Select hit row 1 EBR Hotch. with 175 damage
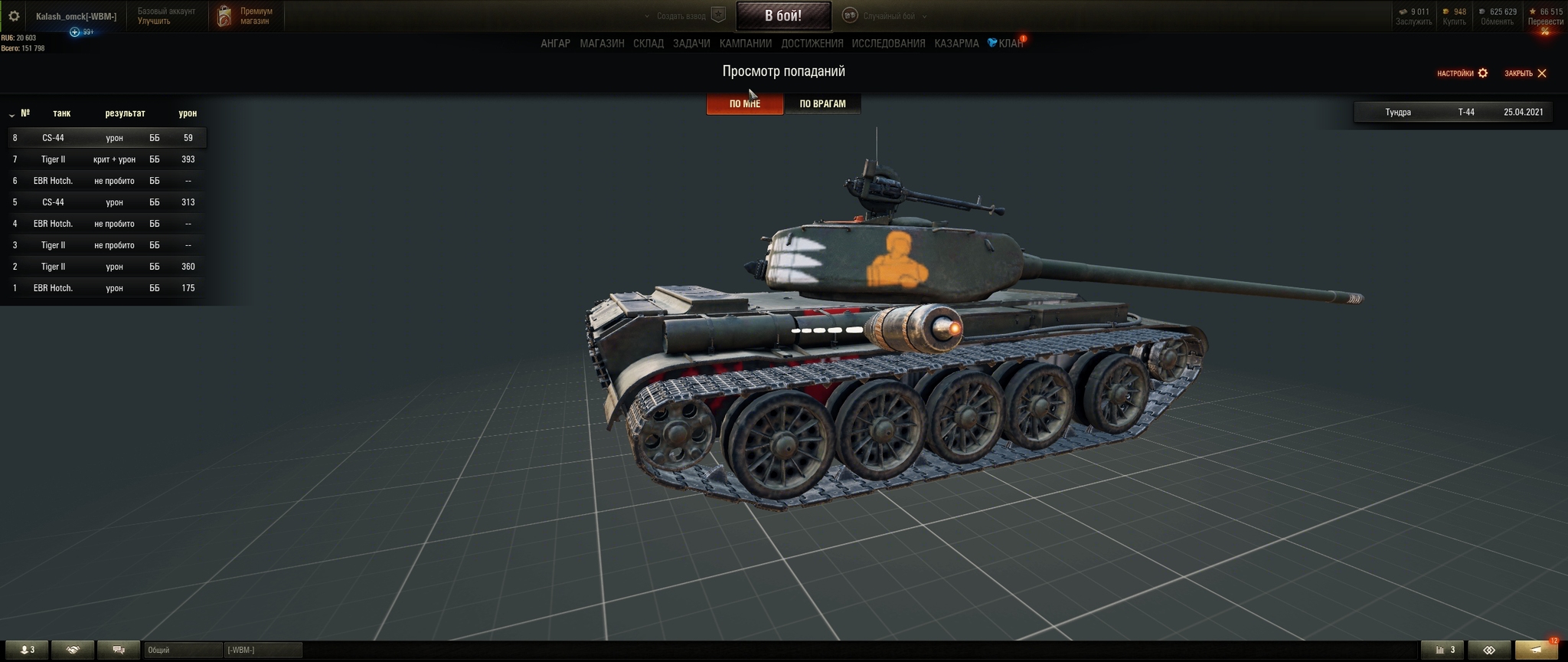This screenshot has height=662, width=1568. [106, 288]
